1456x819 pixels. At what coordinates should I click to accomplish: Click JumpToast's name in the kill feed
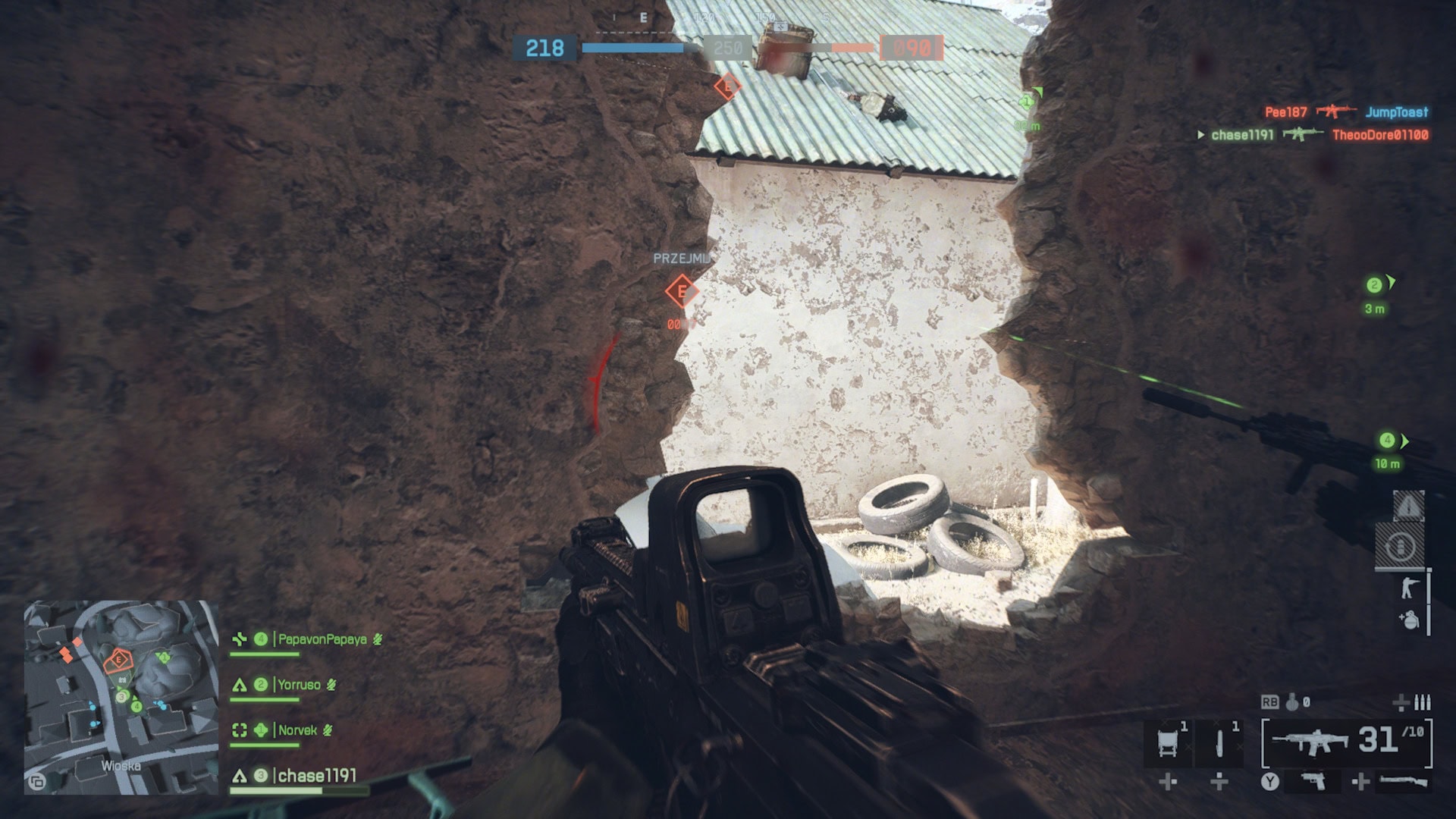(1398, 111)
